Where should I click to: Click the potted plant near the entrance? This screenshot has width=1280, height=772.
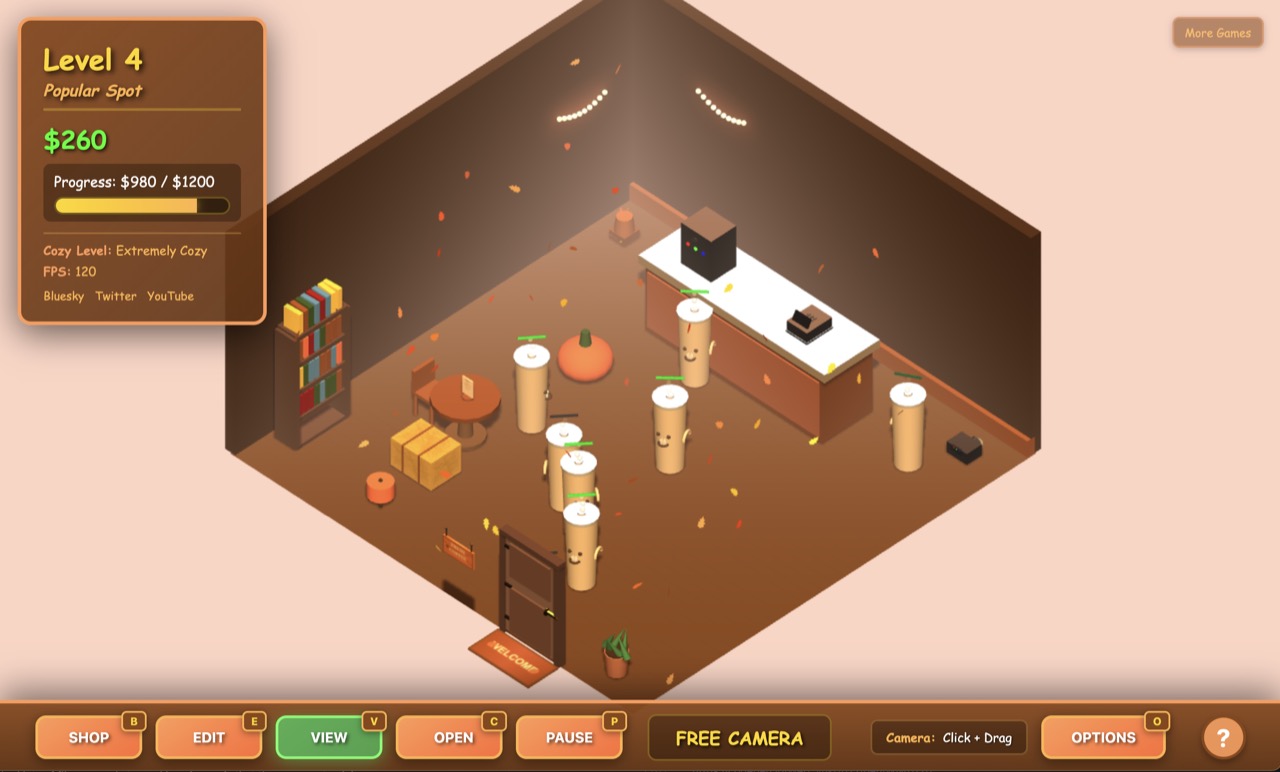pos(613,655)
